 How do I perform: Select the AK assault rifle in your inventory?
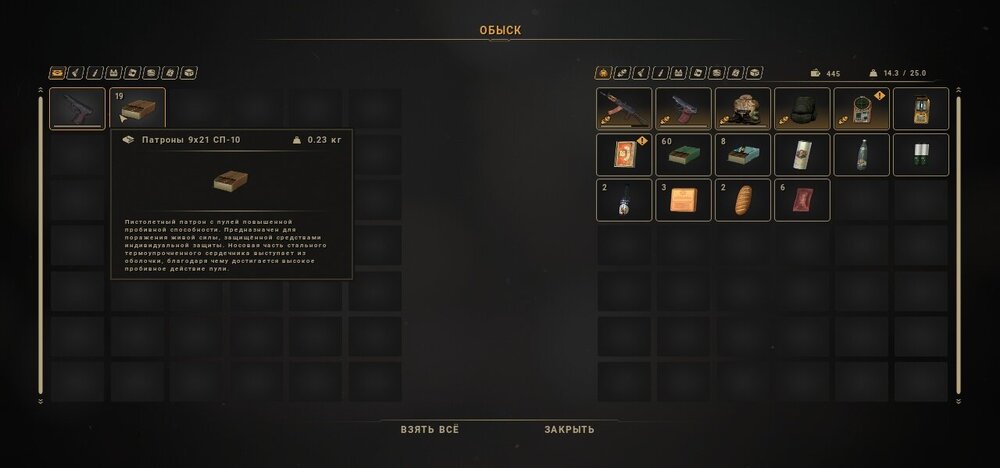click(x=624, y=109)
